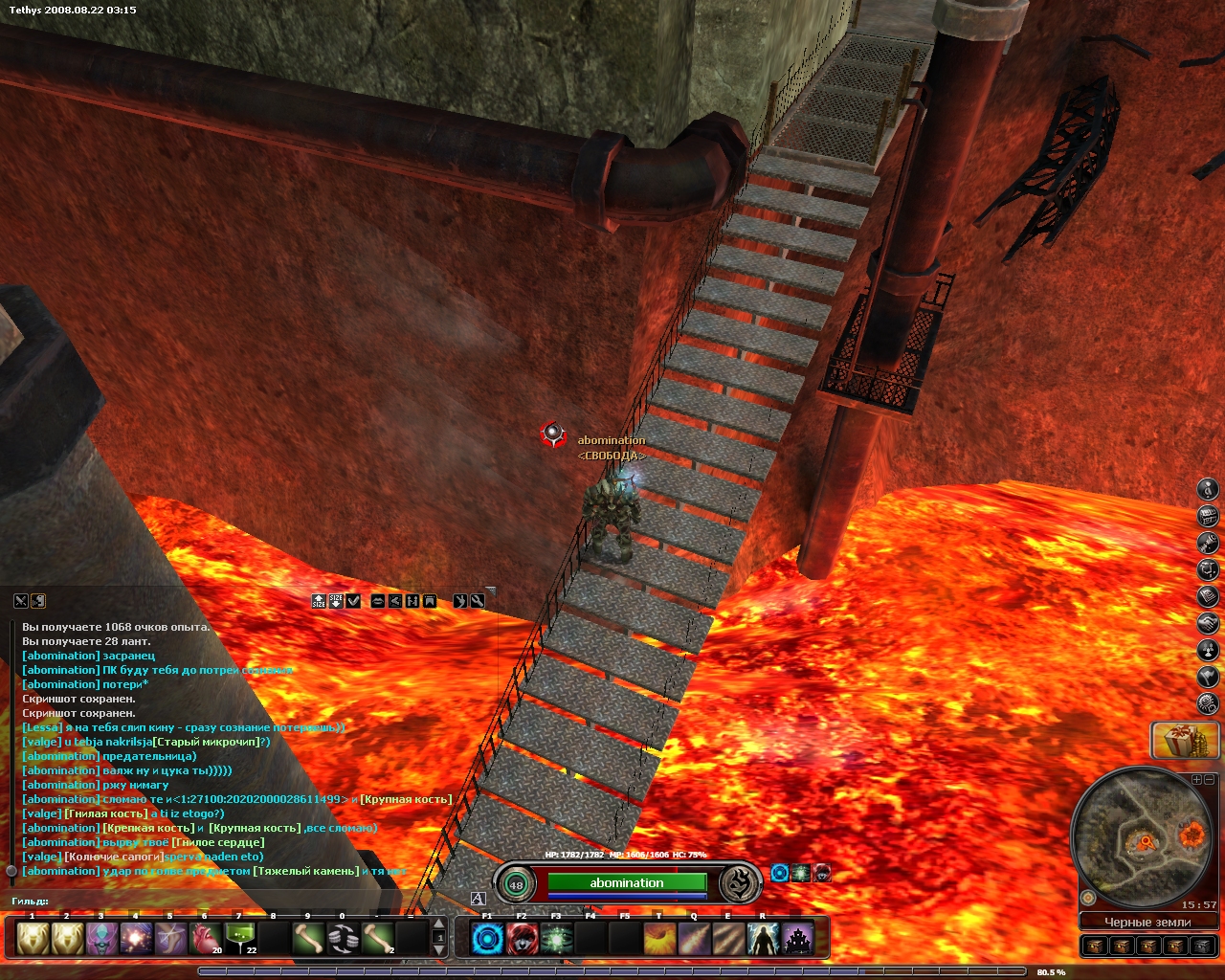Screen dimensions: 1225x980
Task: Open the gift box shop button
Action: [x=1185, y=740]
